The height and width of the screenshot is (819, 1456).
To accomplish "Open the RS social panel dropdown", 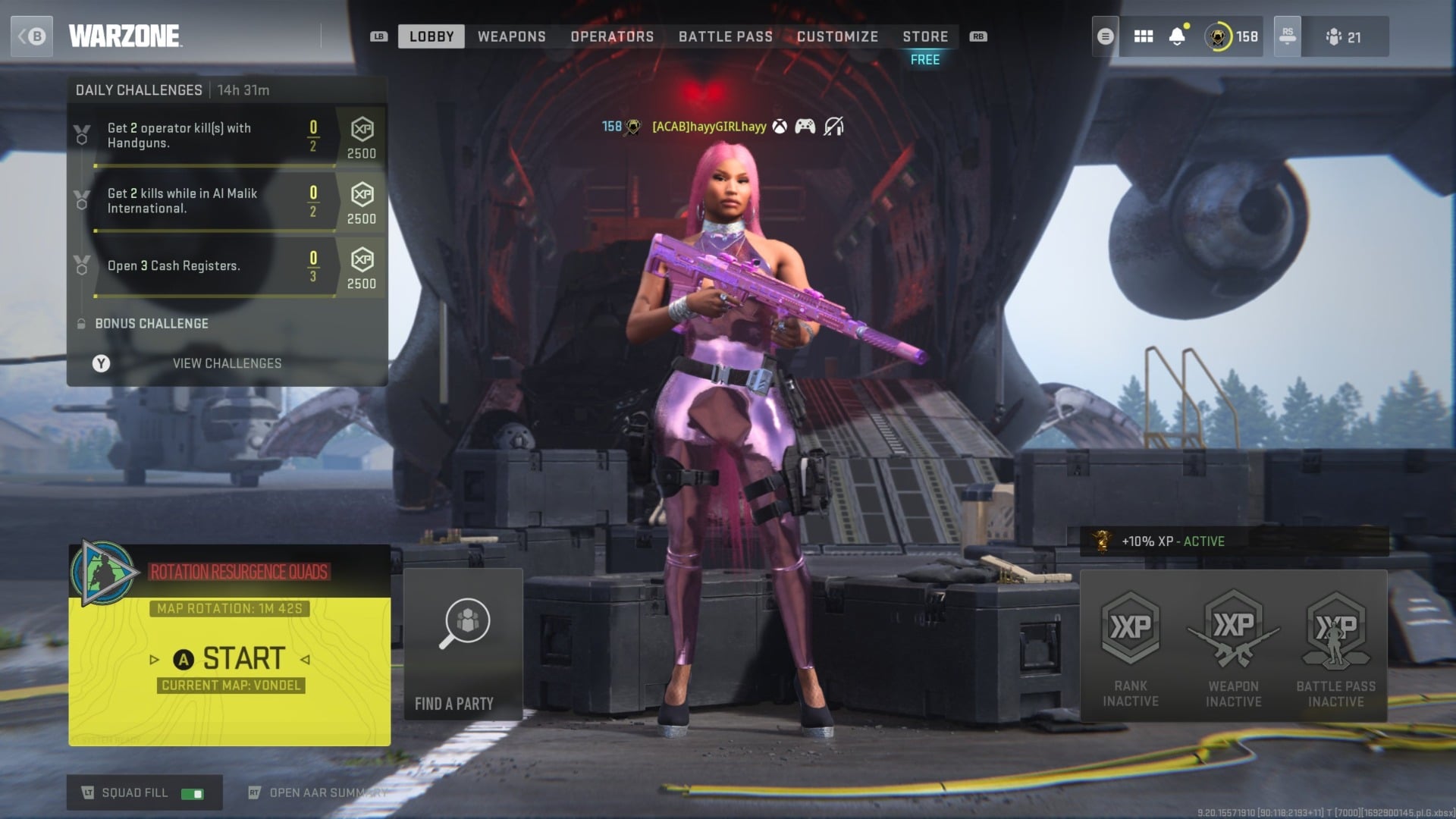I will pyautogui.click(x=1287, y=36).
